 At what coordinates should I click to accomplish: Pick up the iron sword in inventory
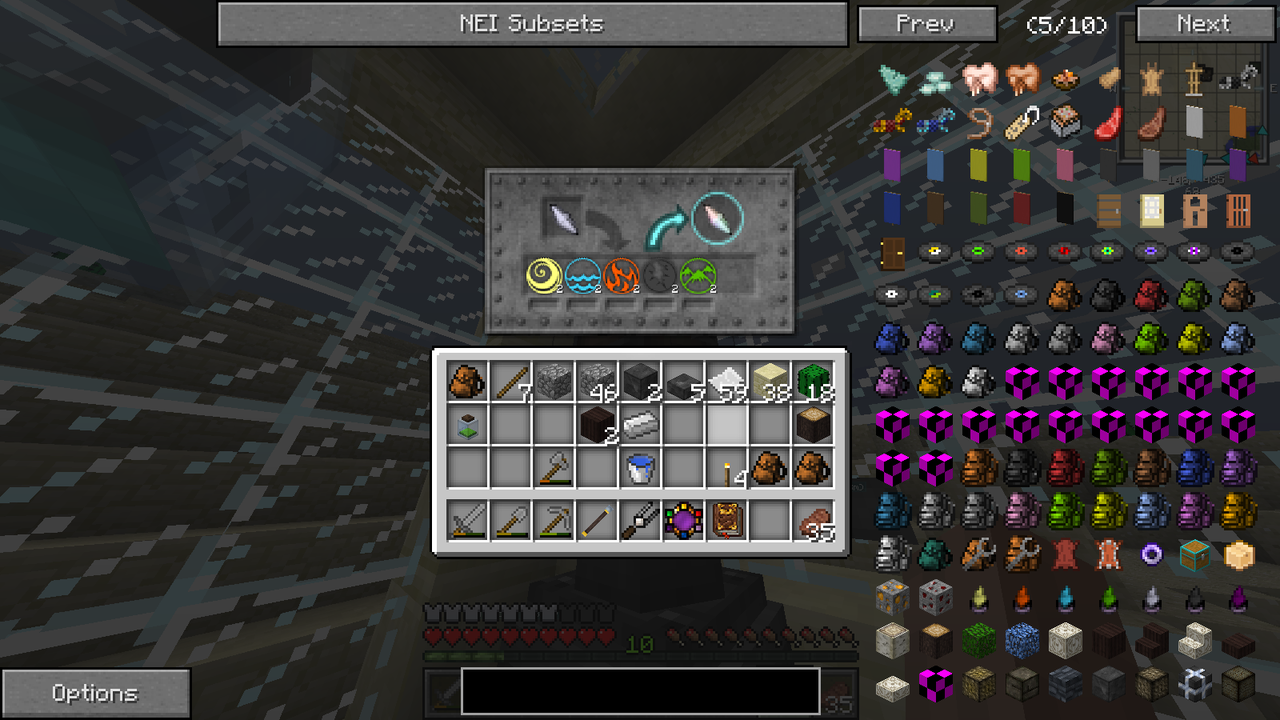(x=466, y=519)
